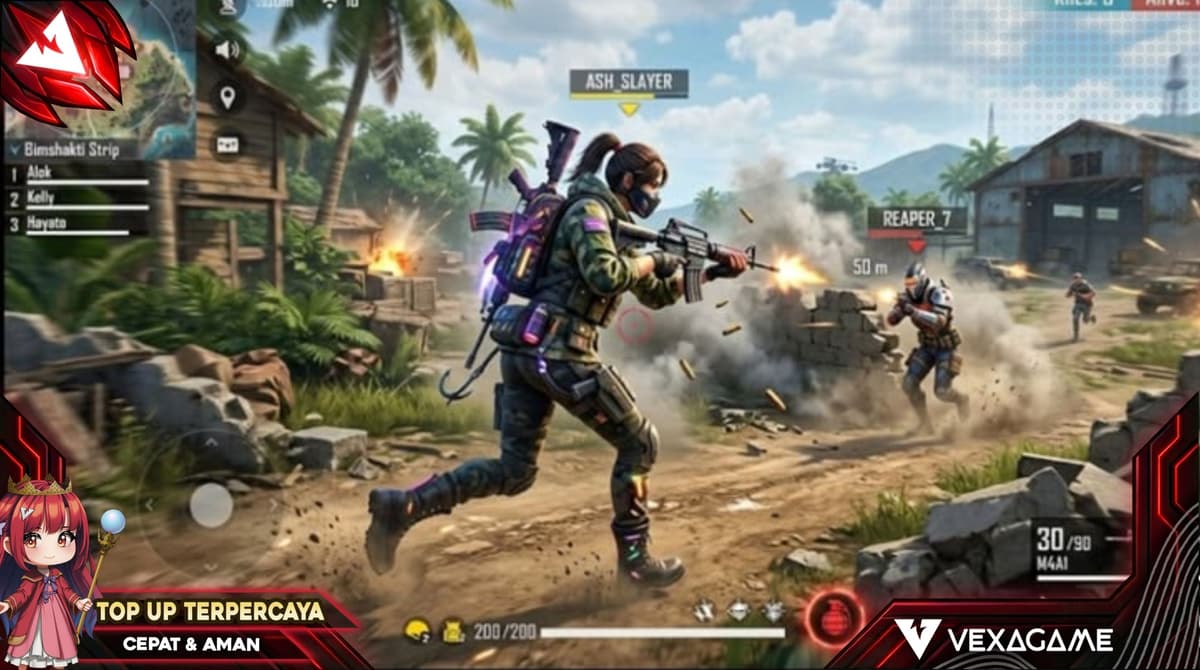Toggle the speaker sound icon
This screenshot has width=1200, height=670.
(229, 50)
